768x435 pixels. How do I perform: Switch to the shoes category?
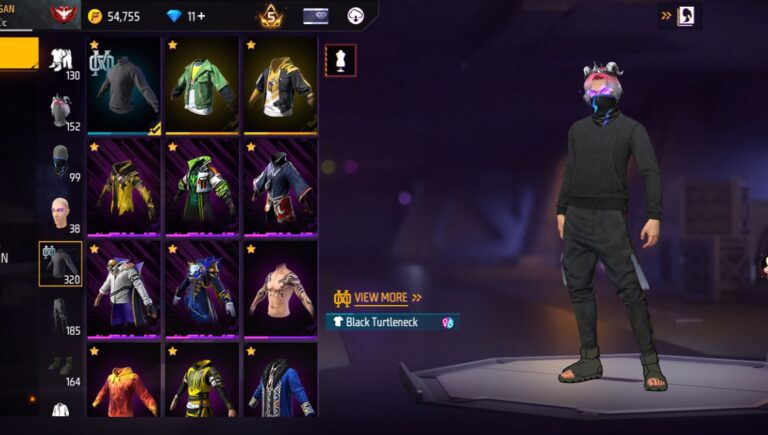click(x=61, y=368)
